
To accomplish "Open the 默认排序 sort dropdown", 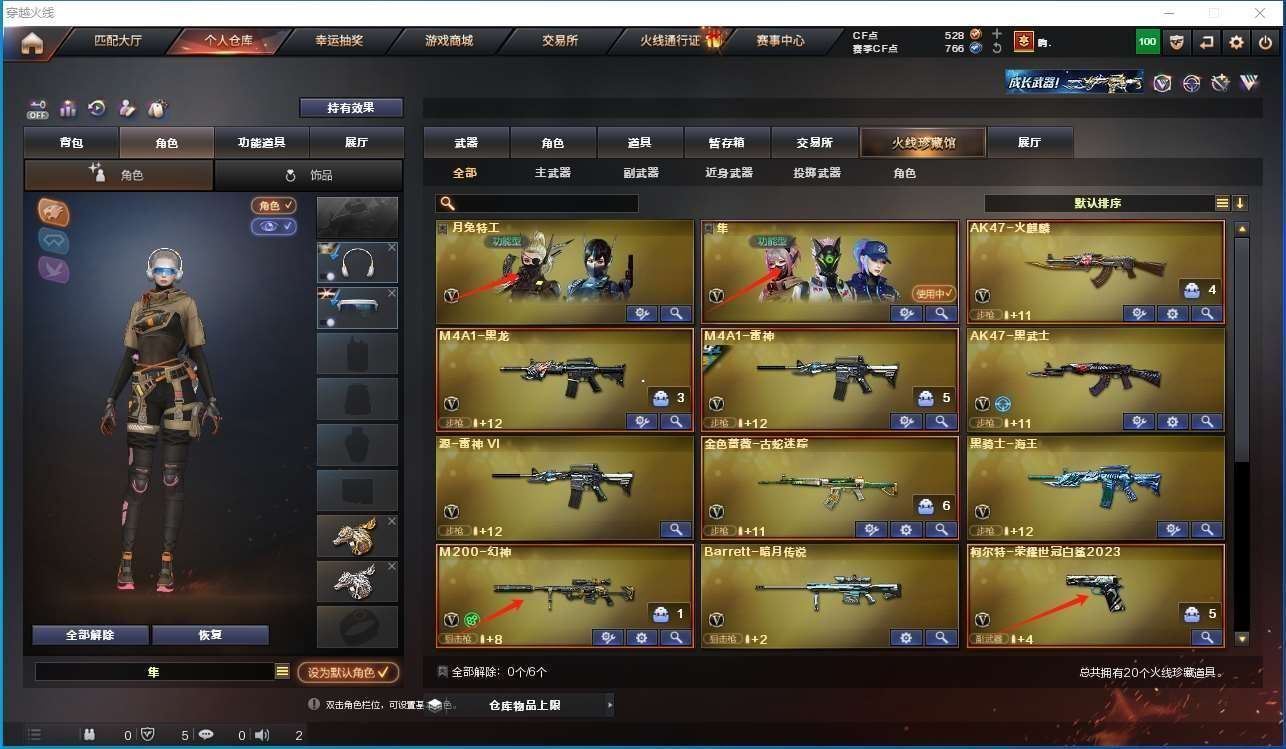I will point(1098,203).
